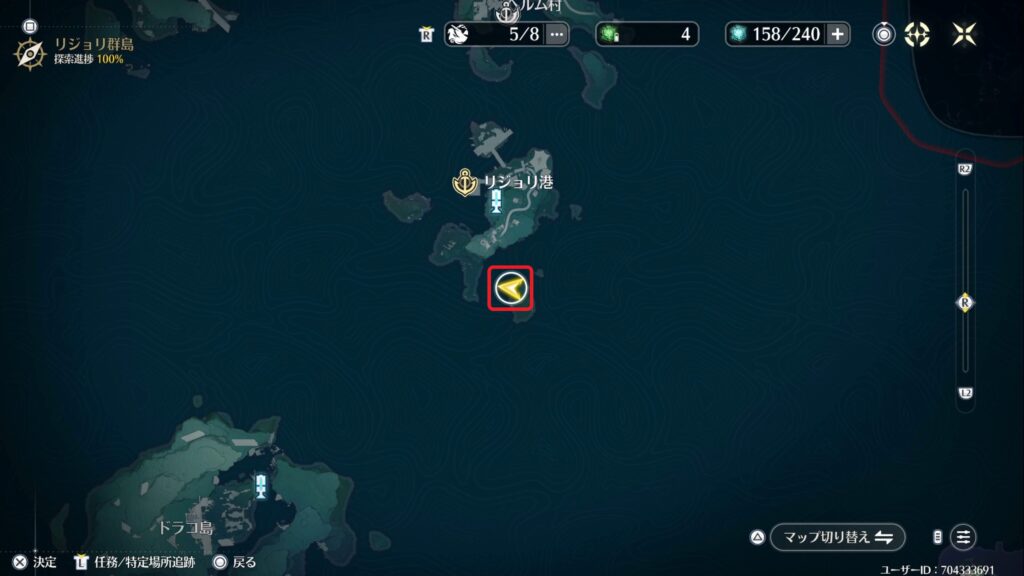This screenshot has width=1024, height=576.
Task: Click the yellow arrow player position marker
Action: [510, 290]
